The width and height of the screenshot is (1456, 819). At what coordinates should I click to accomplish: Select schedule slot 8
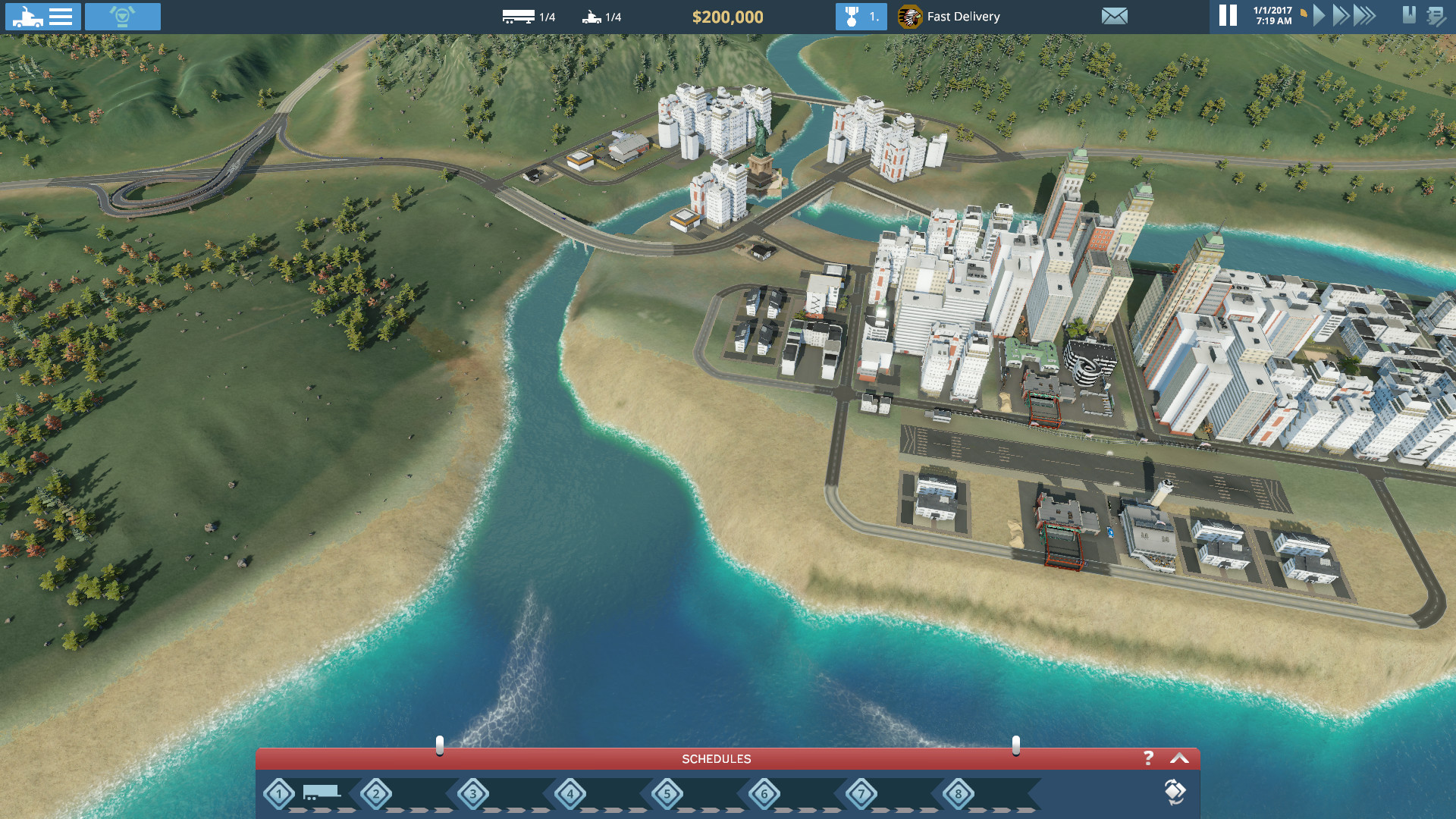tap(959, 794)
